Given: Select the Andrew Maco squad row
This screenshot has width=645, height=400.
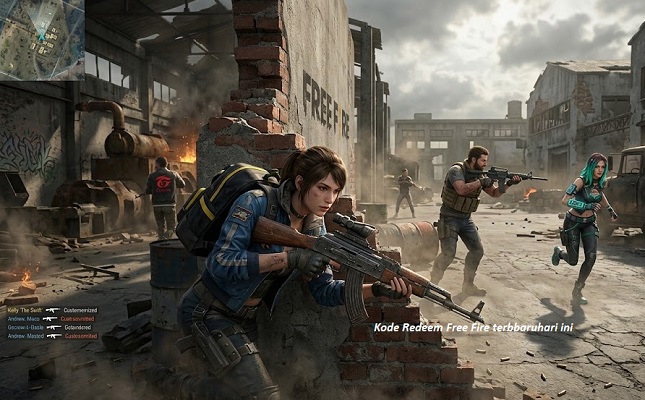Looking at the screenshot, I should click(26, 319).
